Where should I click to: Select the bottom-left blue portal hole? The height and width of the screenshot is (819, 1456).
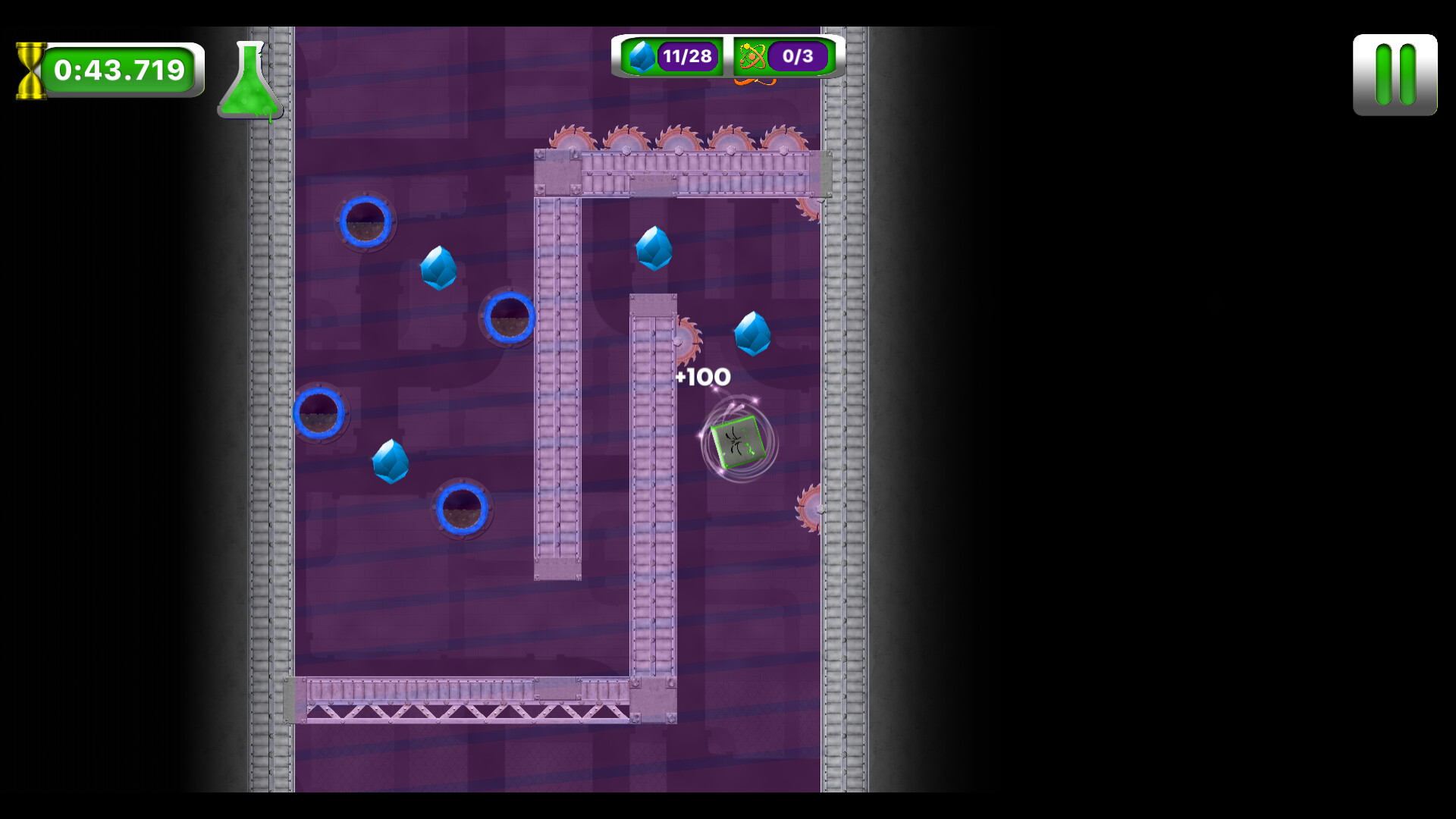[318, 413]
